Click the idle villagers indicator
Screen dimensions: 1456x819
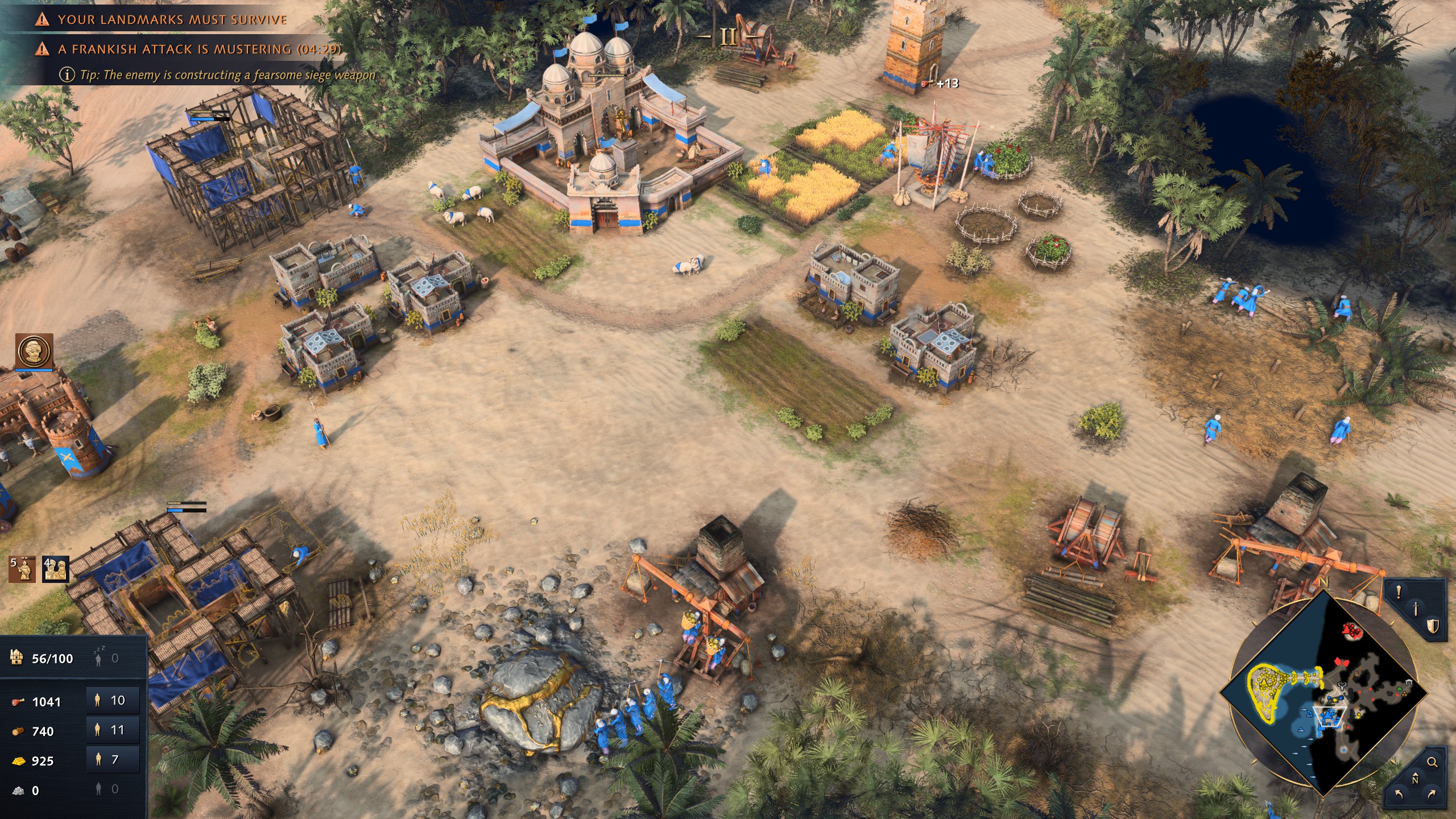107,659
